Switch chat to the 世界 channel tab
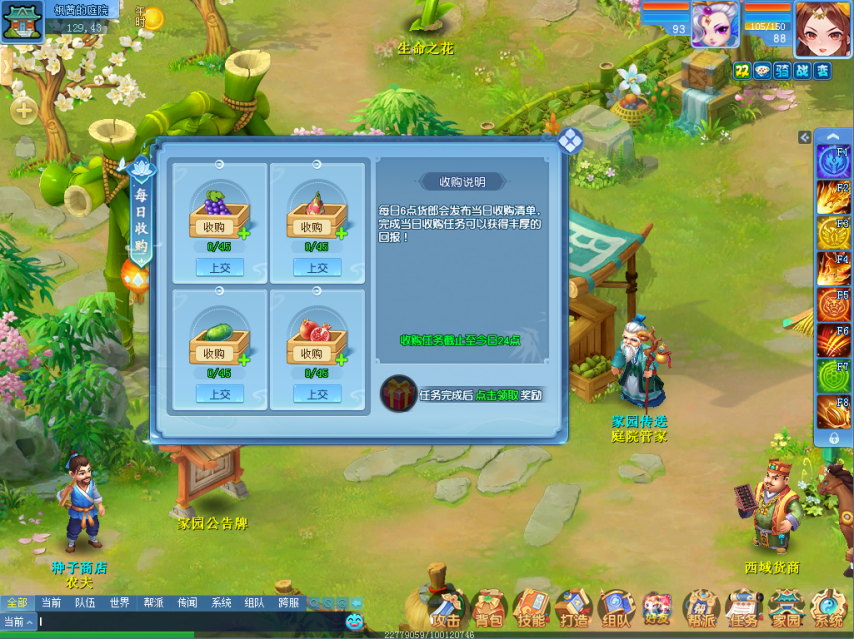Viewport: 854px width, 639px height. (x=120, y=603)
